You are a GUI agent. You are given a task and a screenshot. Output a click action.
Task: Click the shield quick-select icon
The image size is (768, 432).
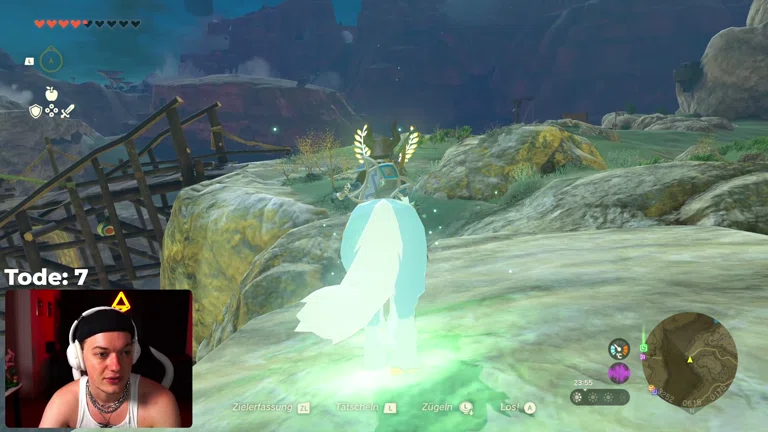[35, 111]
